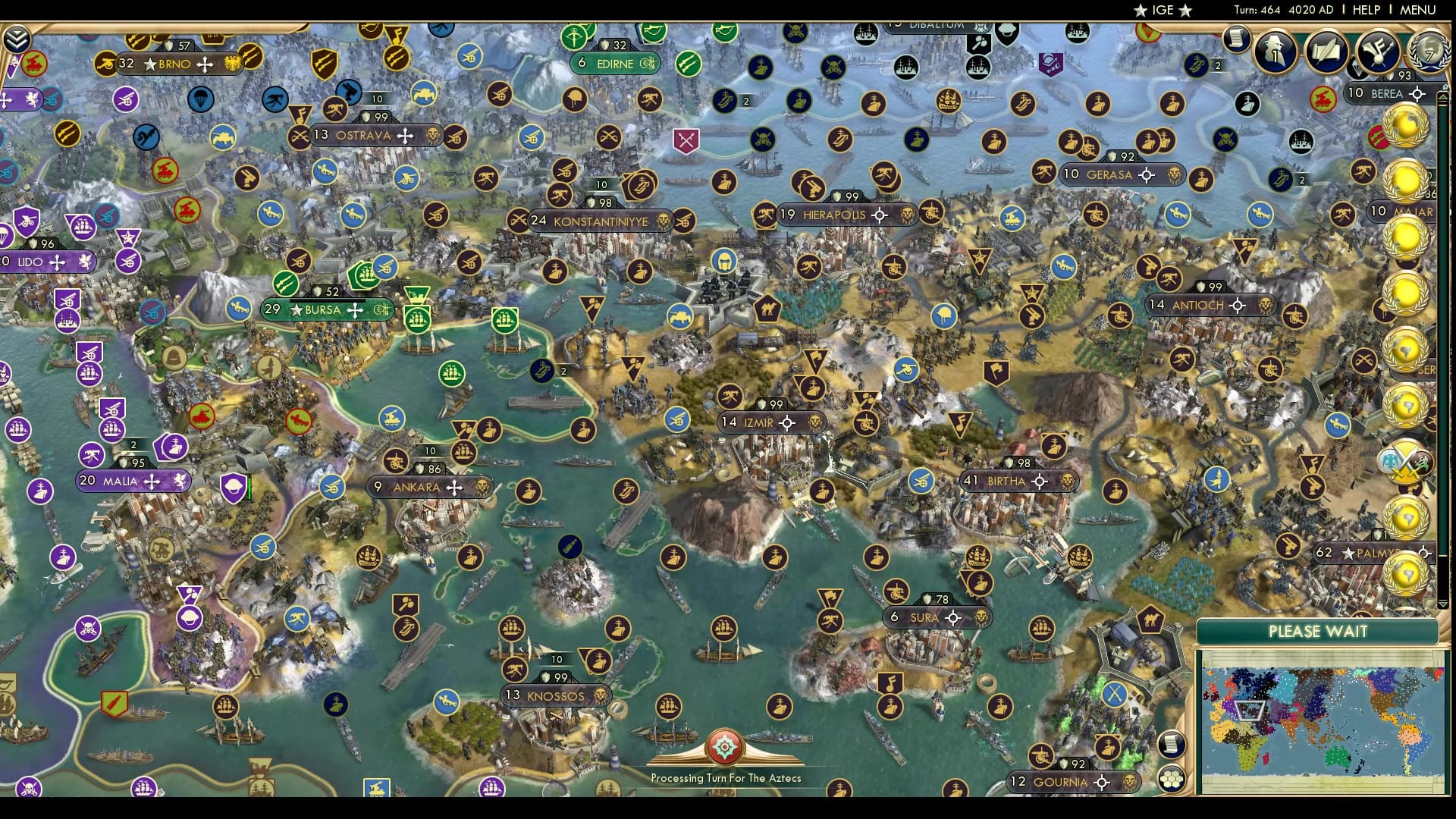Click the trumpet and music note icon

1377,52
